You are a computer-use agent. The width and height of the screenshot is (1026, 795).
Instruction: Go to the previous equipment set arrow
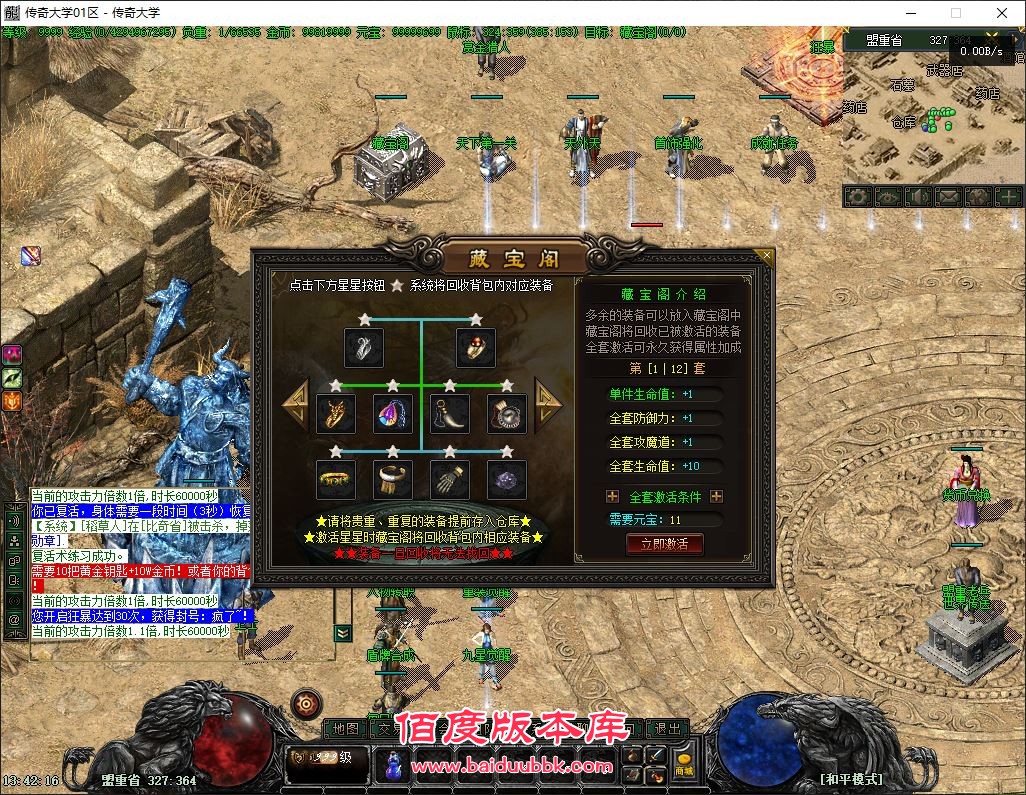tap(296, 404)
